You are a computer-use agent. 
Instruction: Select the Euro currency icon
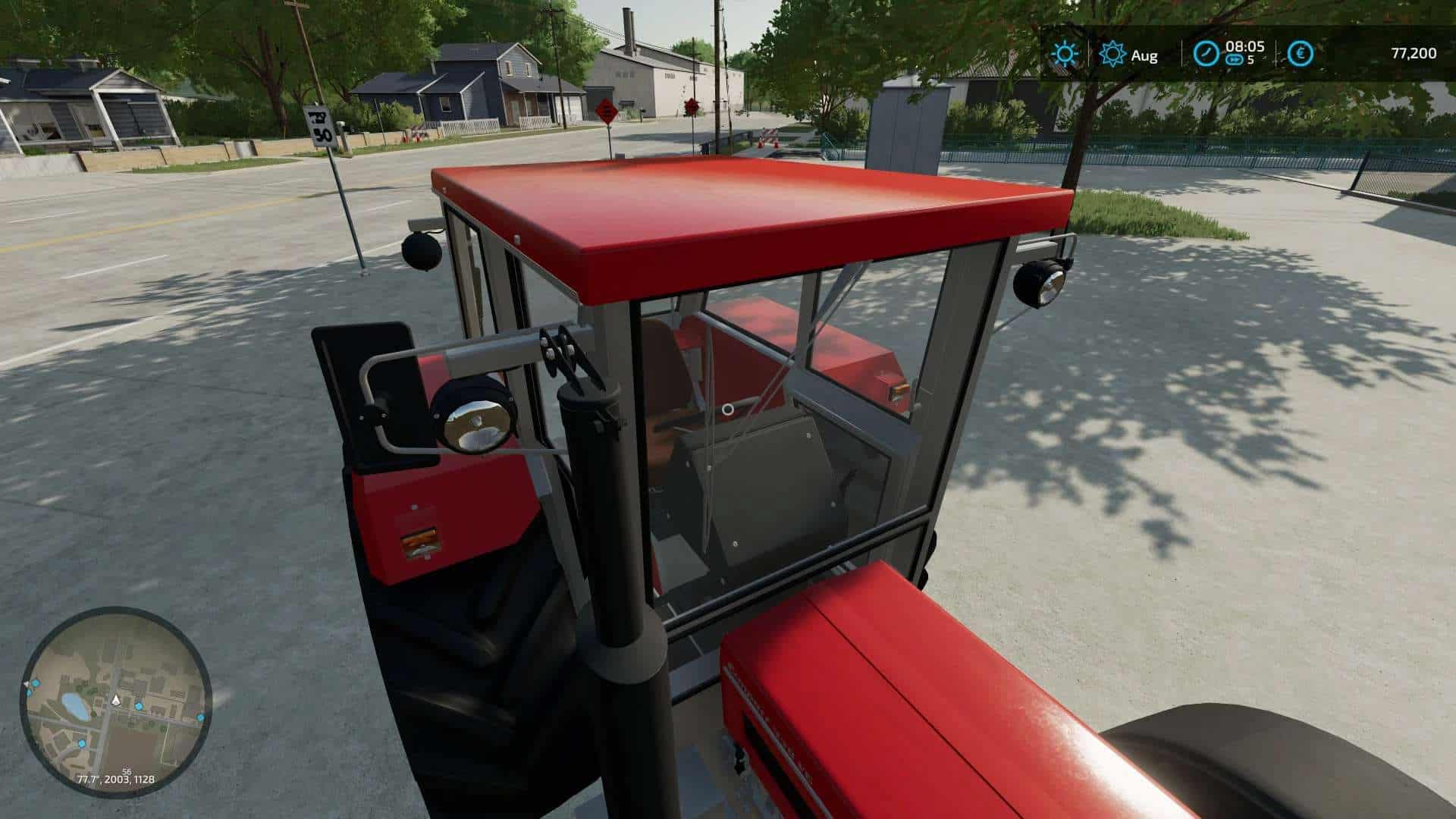pos(1300,54)
